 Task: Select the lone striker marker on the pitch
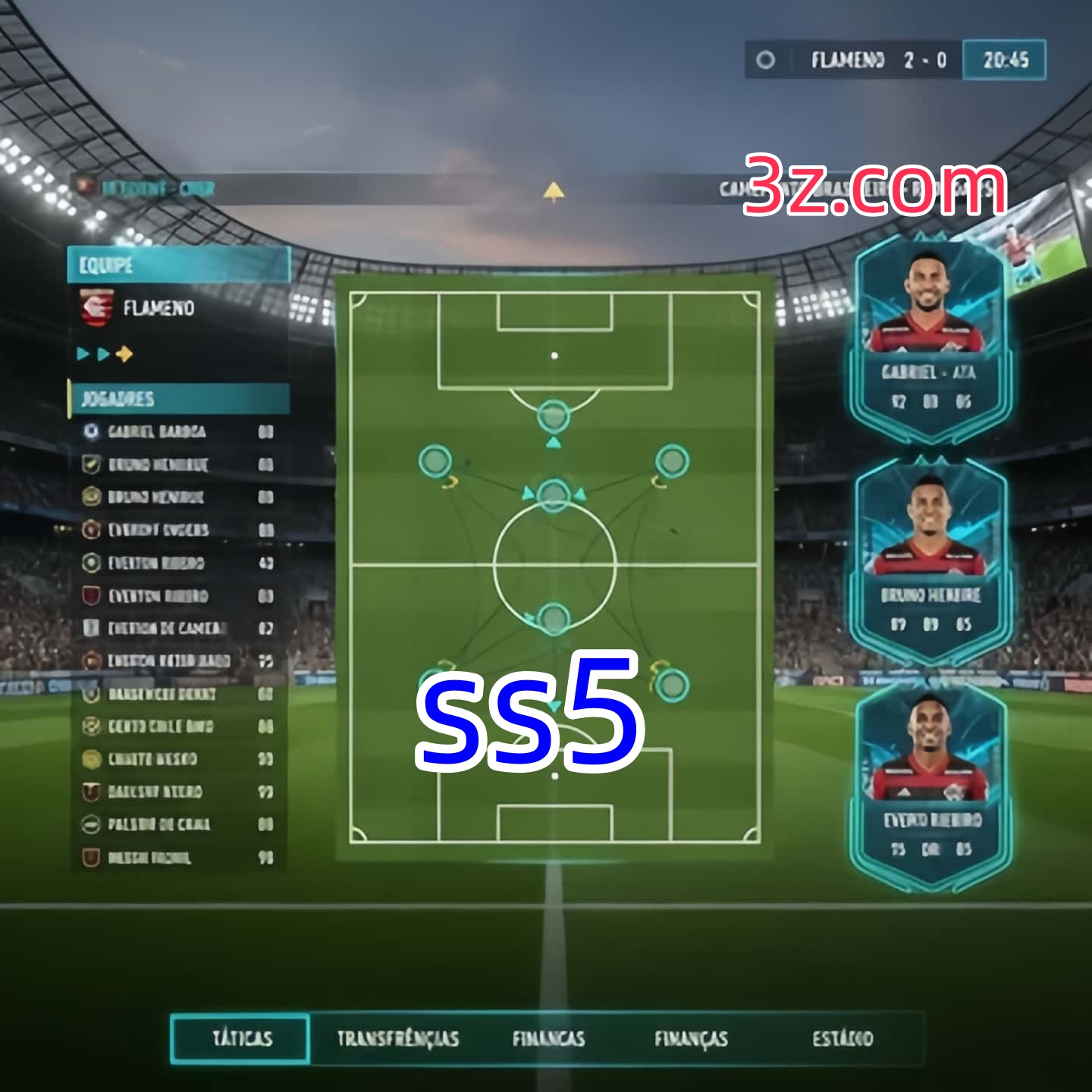554,416
